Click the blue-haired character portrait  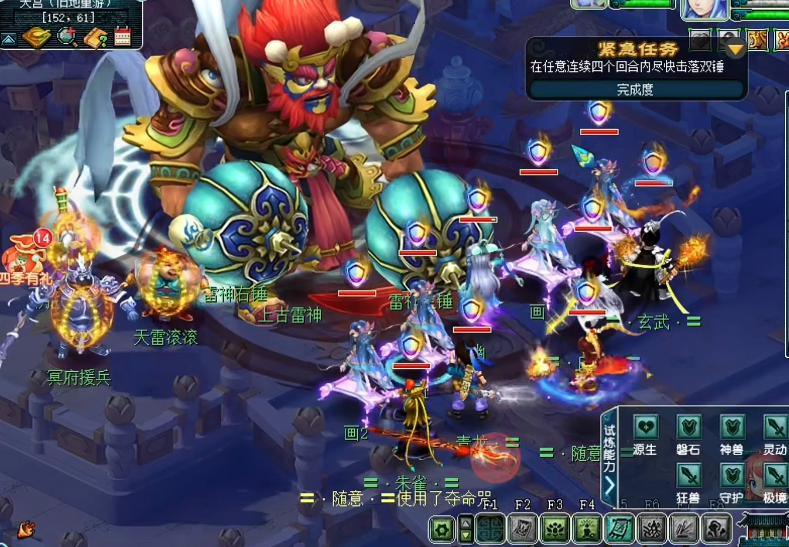click(x=704, y=9)
